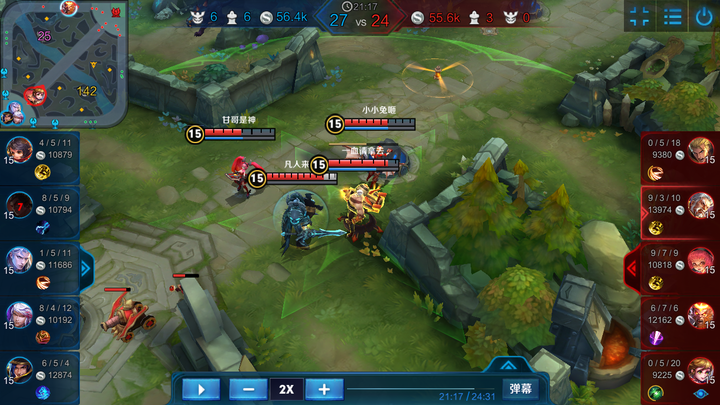This screenshot has width=720, height=405.
Task: Collapse the blue team panel arrow
Action: (85, 267)
